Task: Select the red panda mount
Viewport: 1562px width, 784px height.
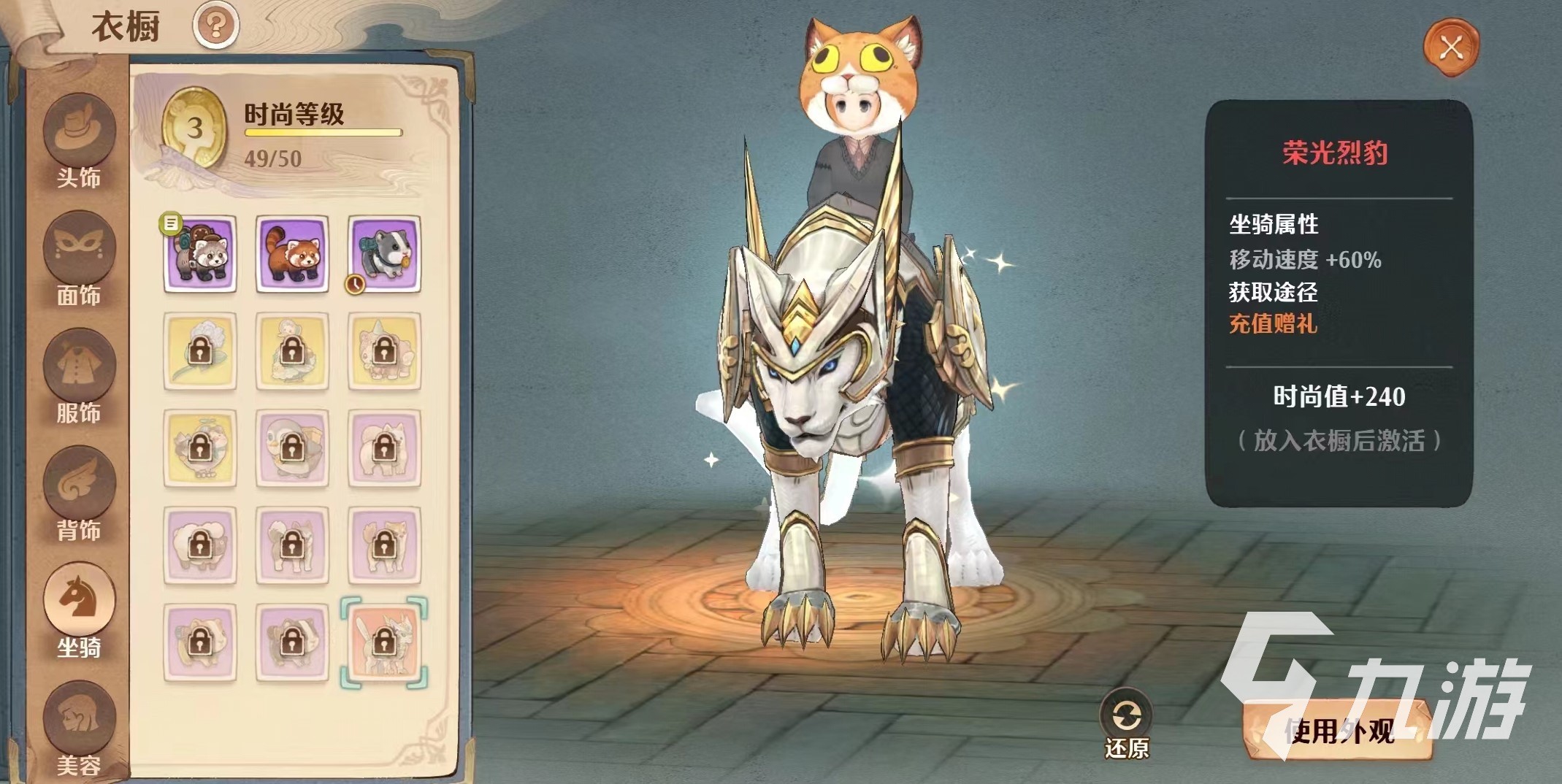Action: [292, 253]
